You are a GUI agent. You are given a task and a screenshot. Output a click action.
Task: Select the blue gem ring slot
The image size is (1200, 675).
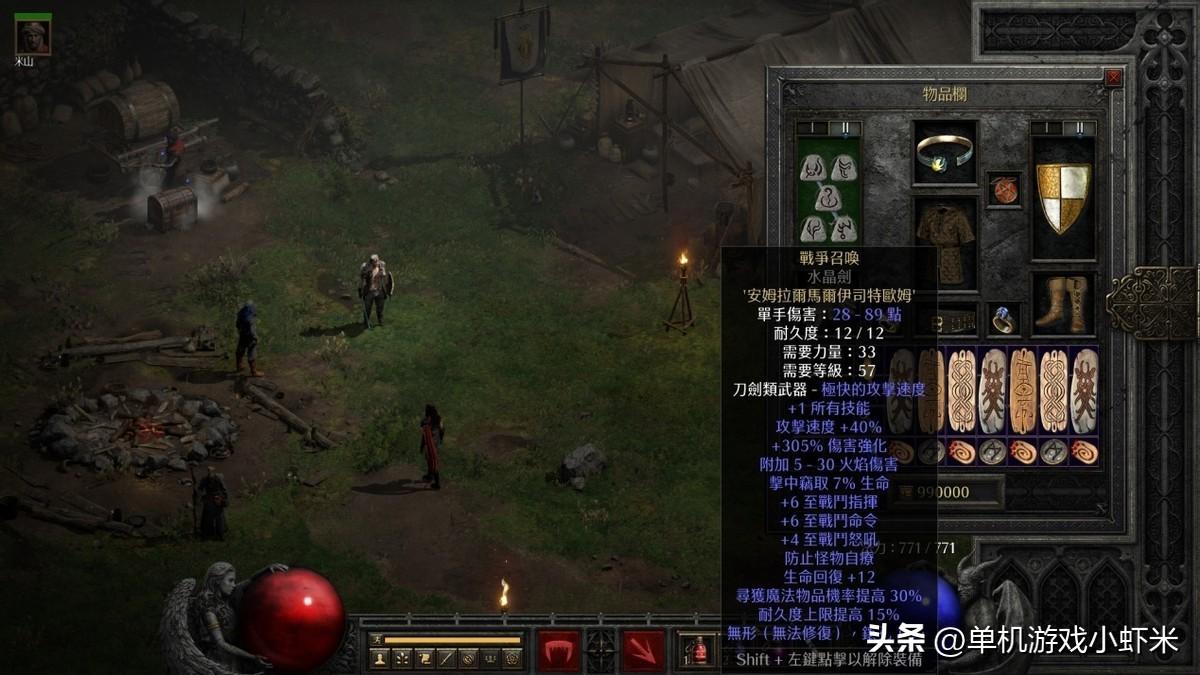pyautogui.click(x=1004, y=318)
